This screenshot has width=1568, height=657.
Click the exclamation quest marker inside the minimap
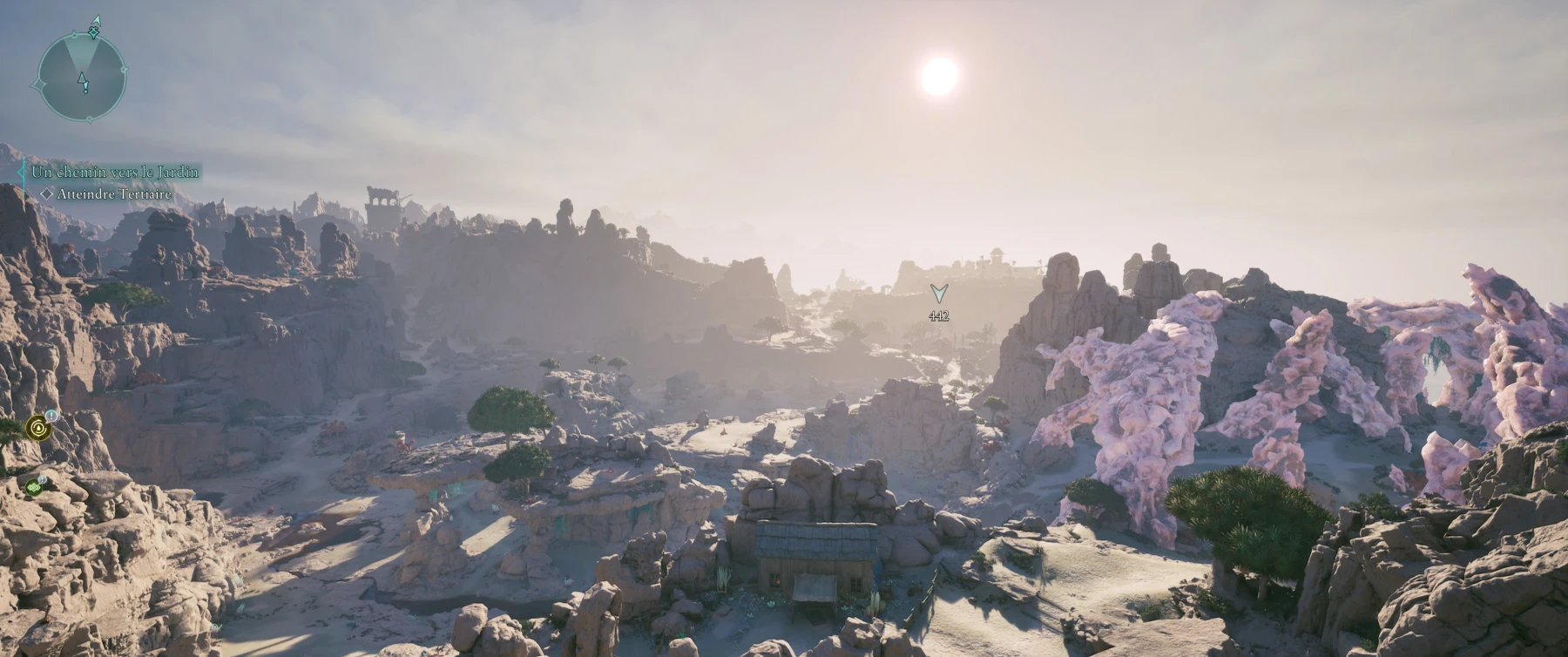(x=83, y=82)
